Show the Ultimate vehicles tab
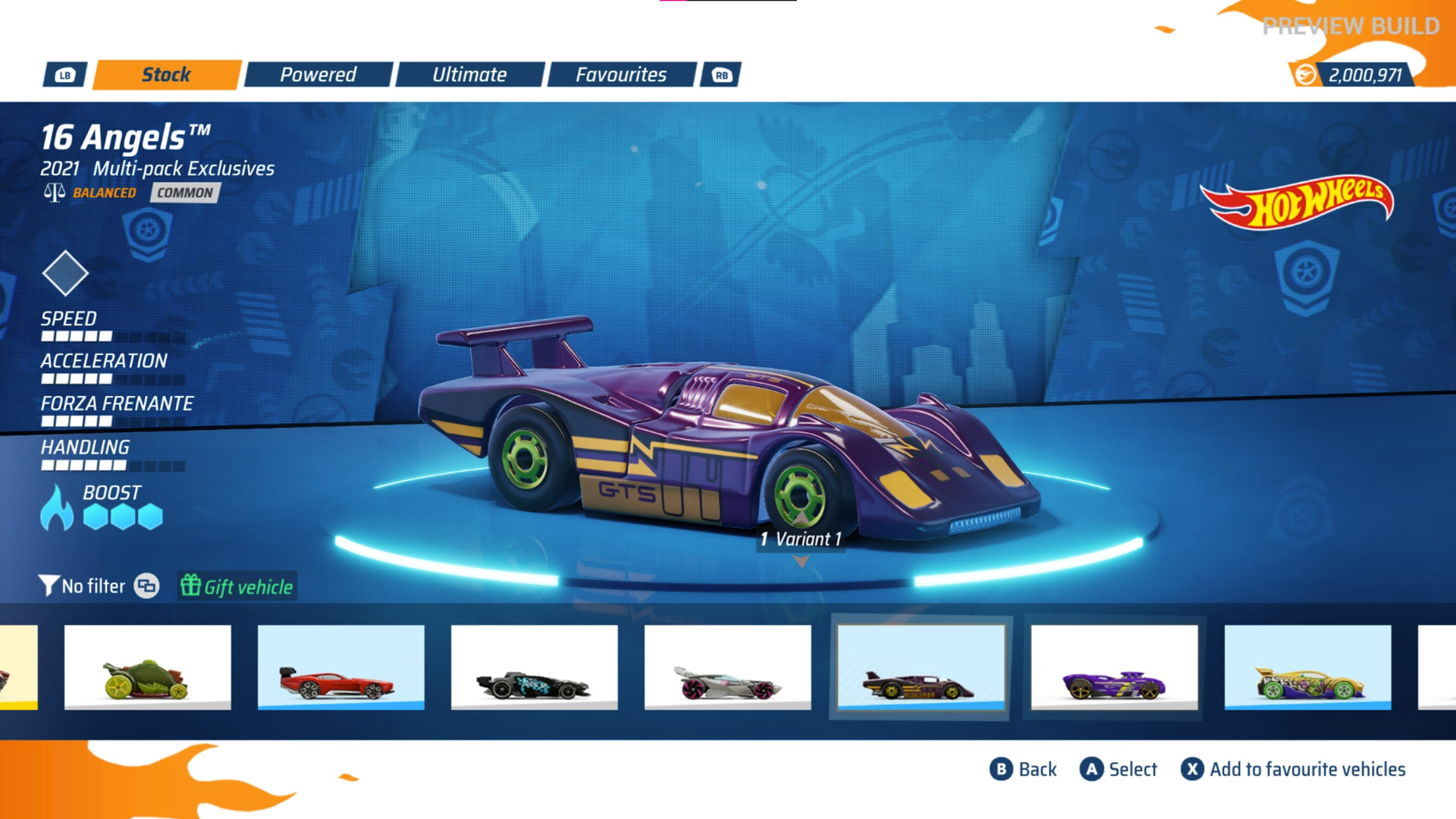 point(469,74)
